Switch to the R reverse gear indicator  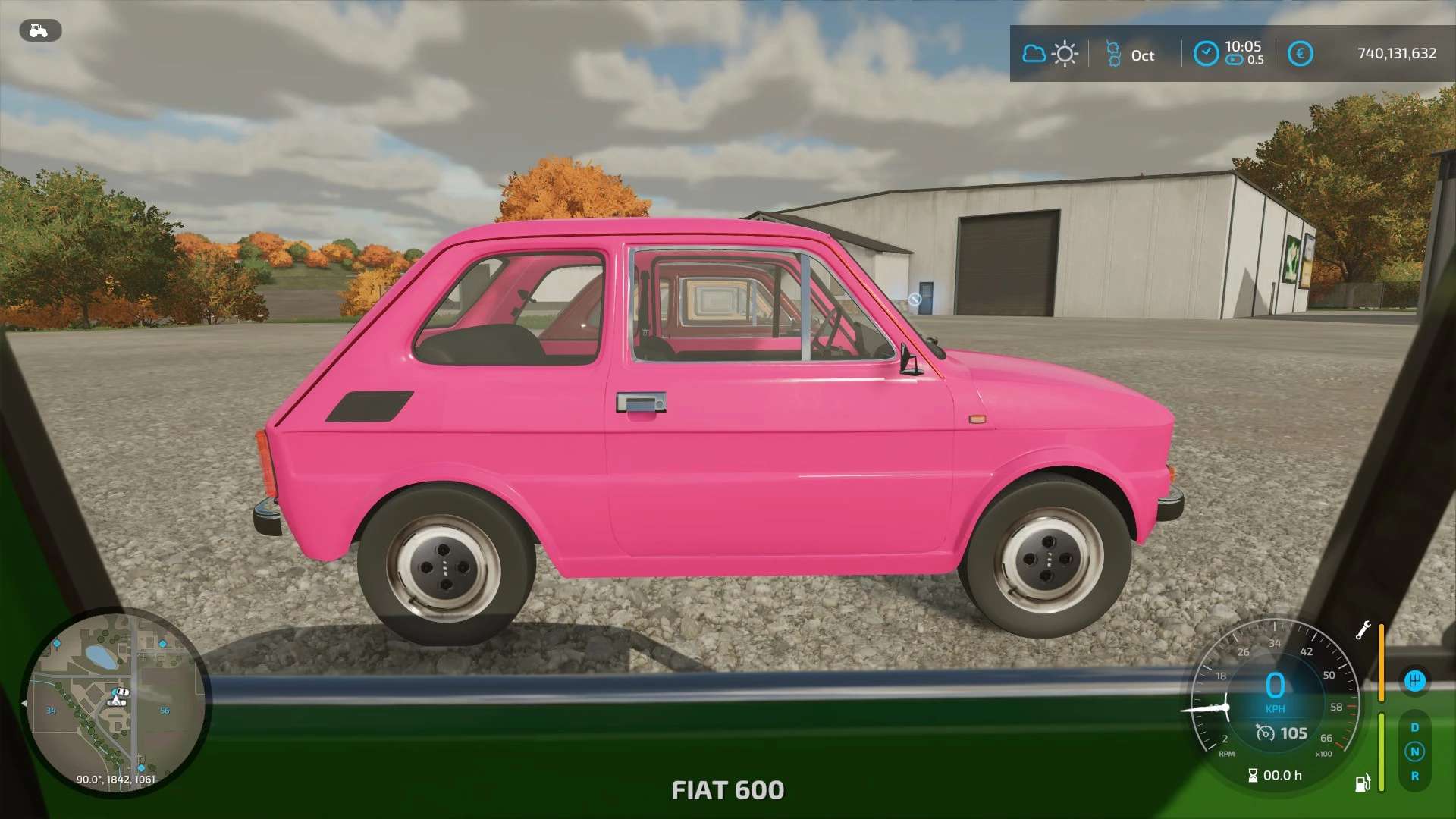(1414, 776)
